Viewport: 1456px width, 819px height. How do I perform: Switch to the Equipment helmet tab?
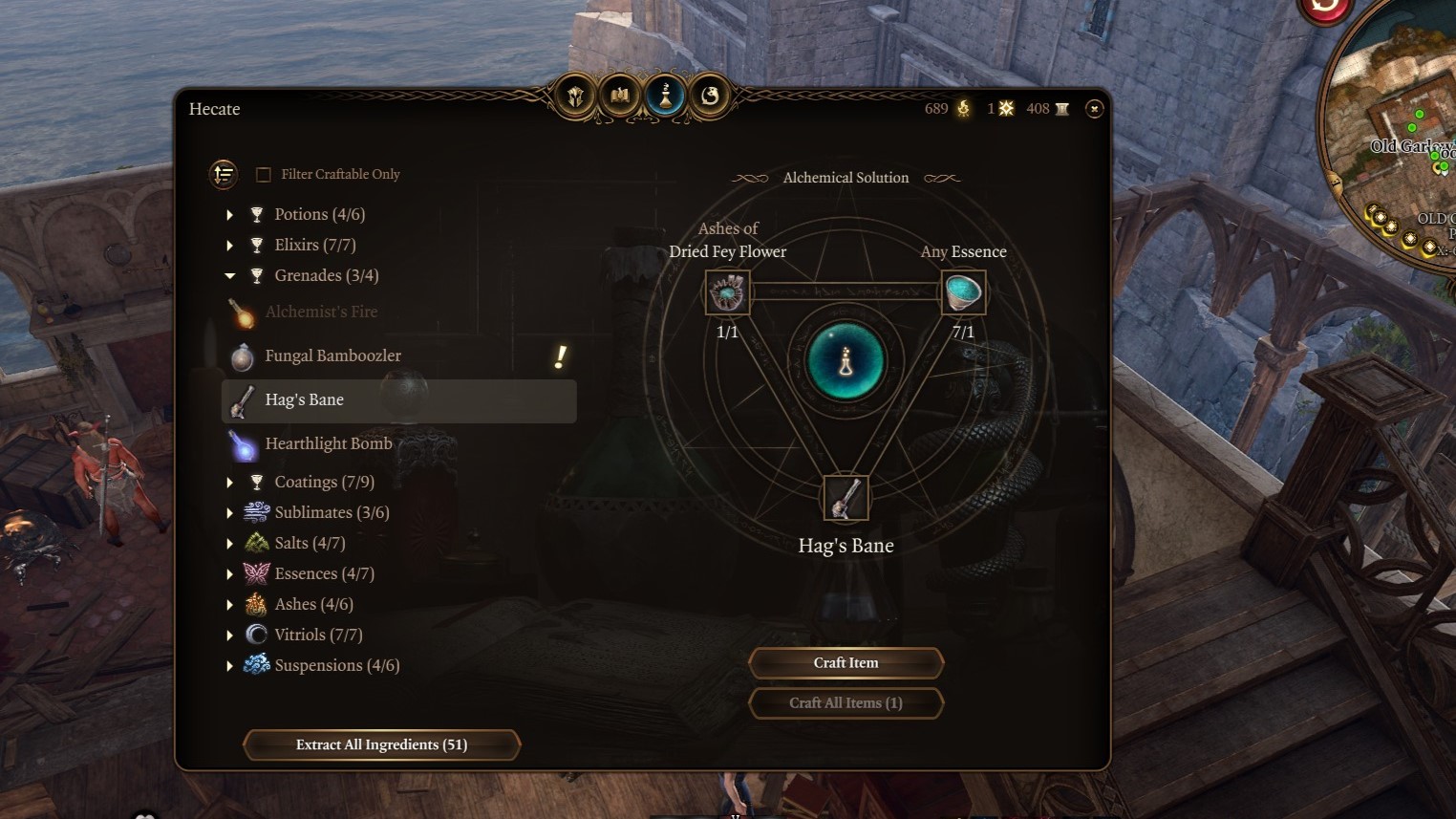(x=574, y=95)
